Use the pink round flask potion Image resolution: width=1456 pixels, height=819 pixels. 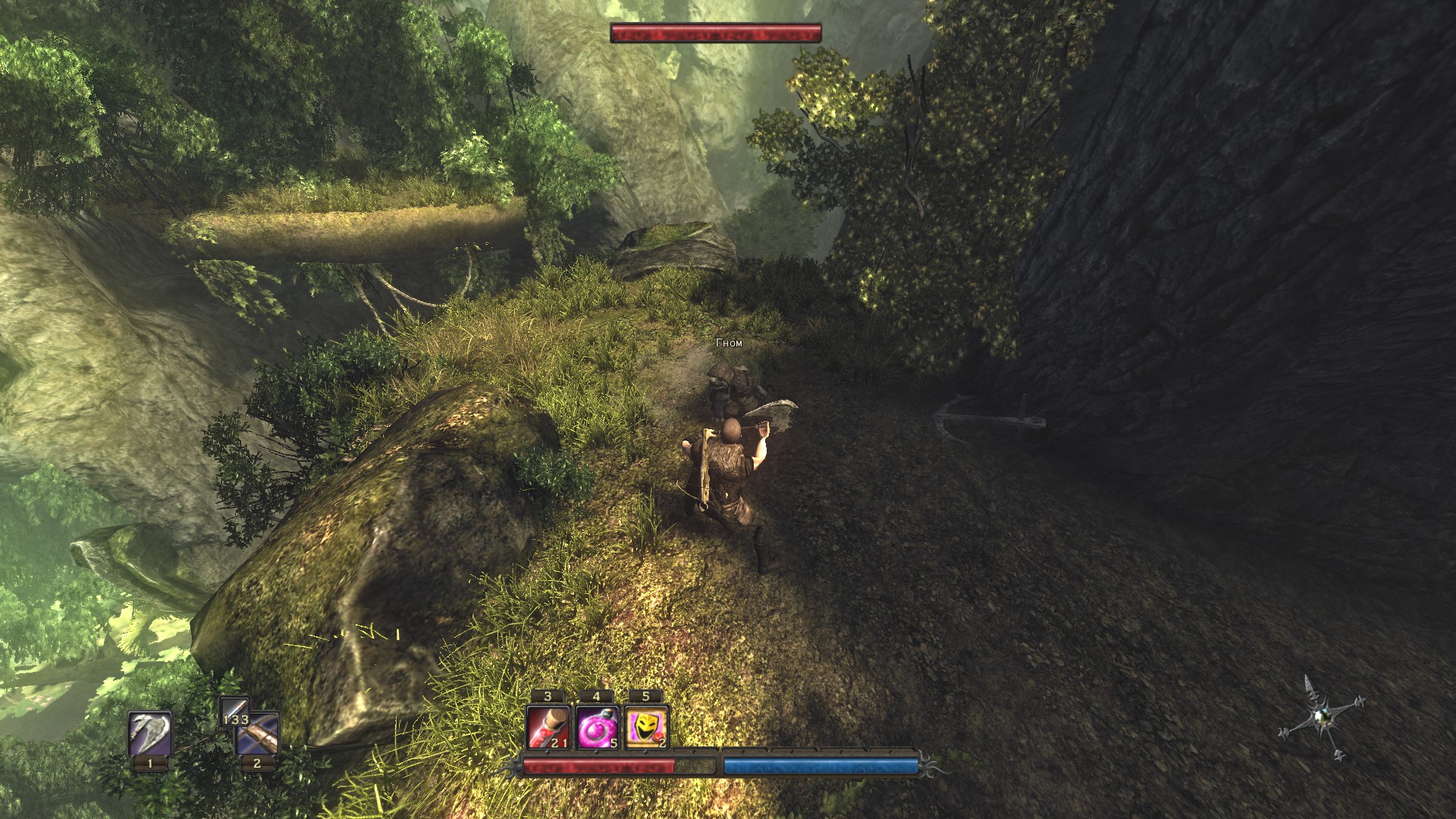[597, 727]
